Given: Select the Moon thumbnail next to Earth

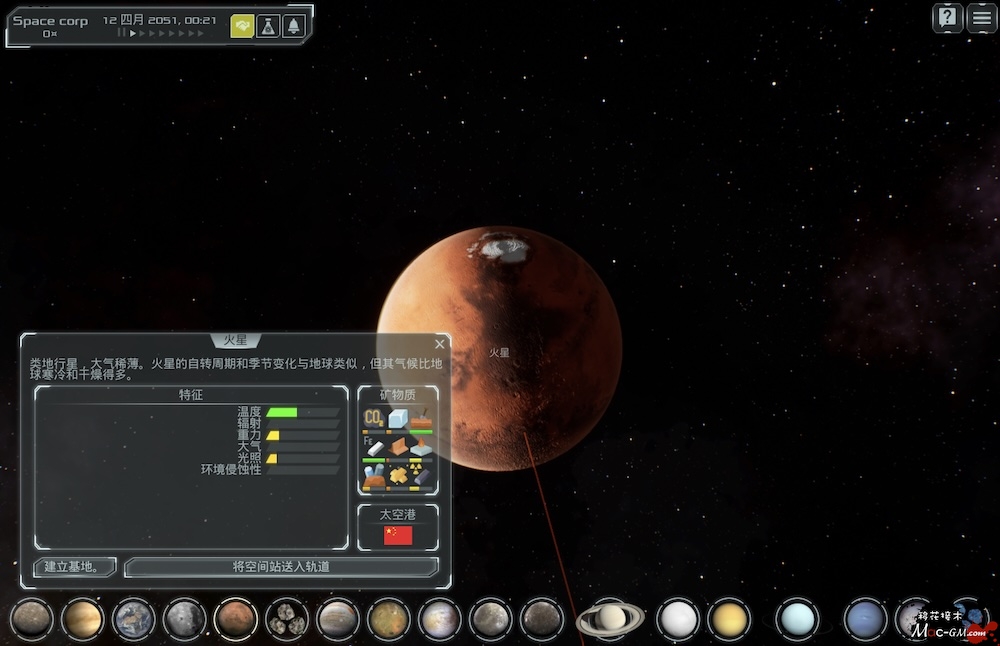Looking at the screenshot, I should pyautogui.click(x=185, y=619).
